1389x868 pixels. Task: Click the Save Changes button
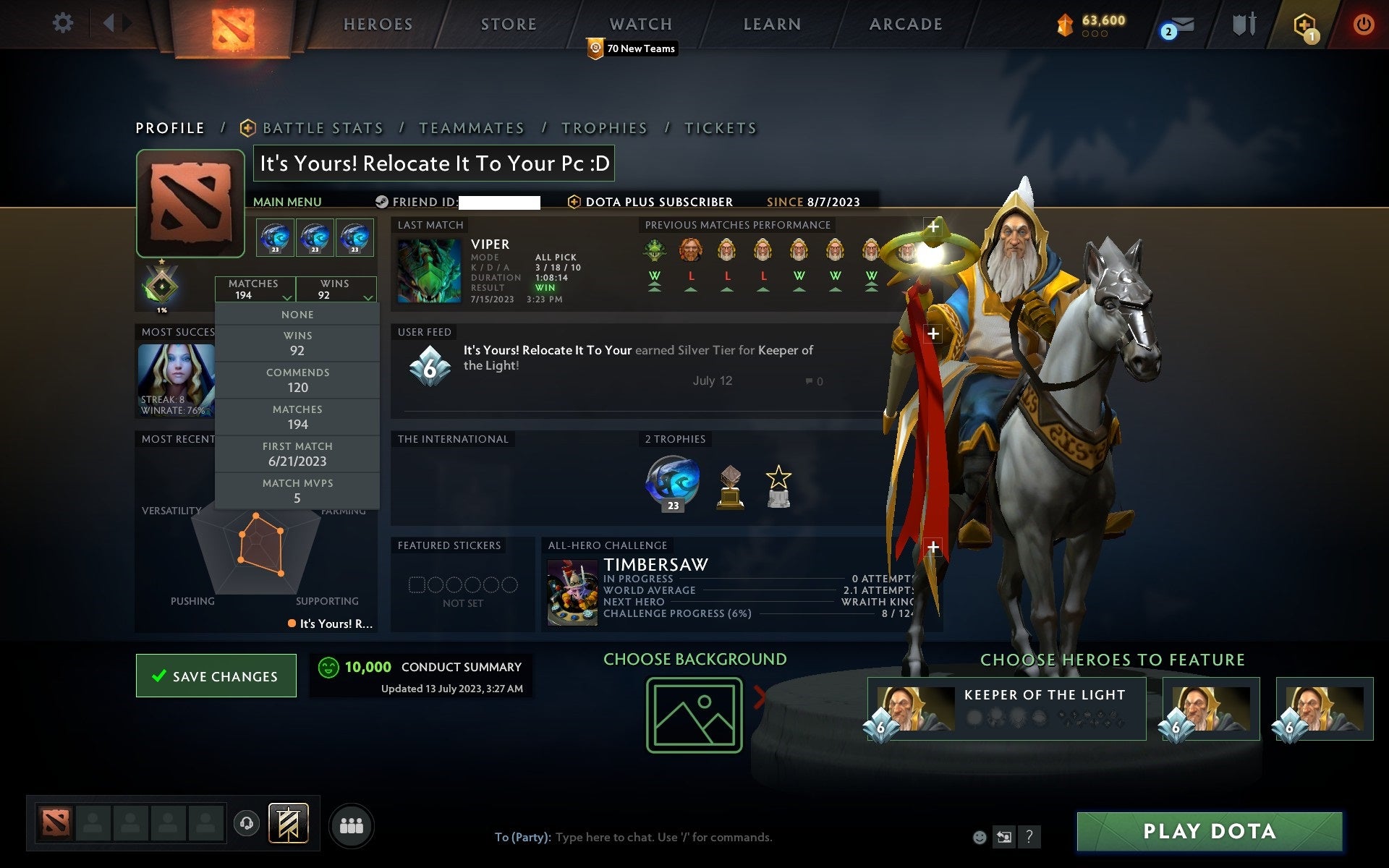coord(216,676)
